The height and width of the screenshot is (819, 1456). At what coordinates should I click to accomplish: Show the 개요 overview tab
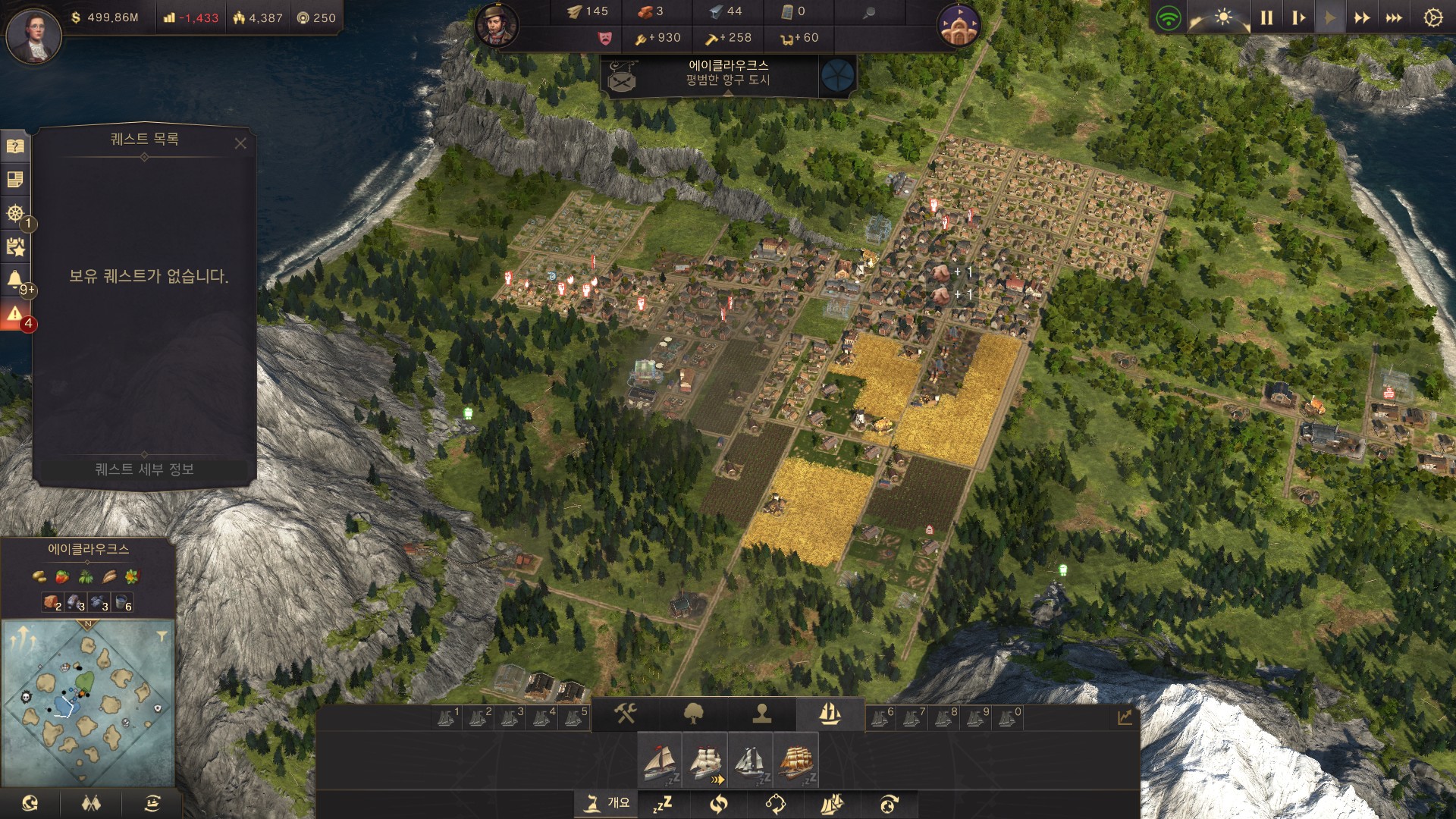[x=607, y=803]
